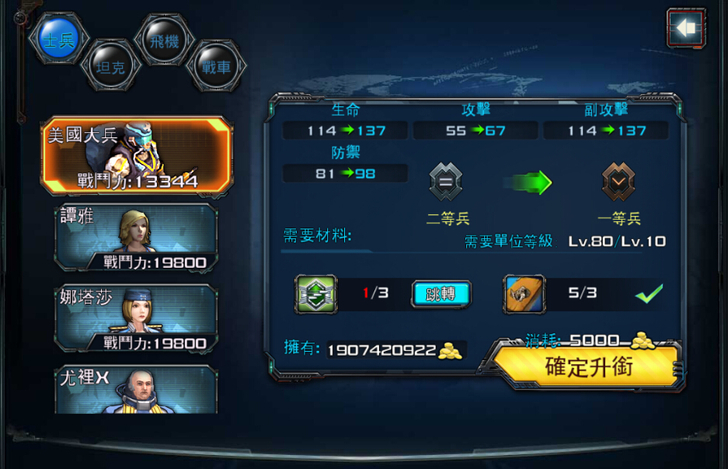This screenshot has width=728, height=469.
Task: Go back with the top-right arrow button
Action: (685, 28)
